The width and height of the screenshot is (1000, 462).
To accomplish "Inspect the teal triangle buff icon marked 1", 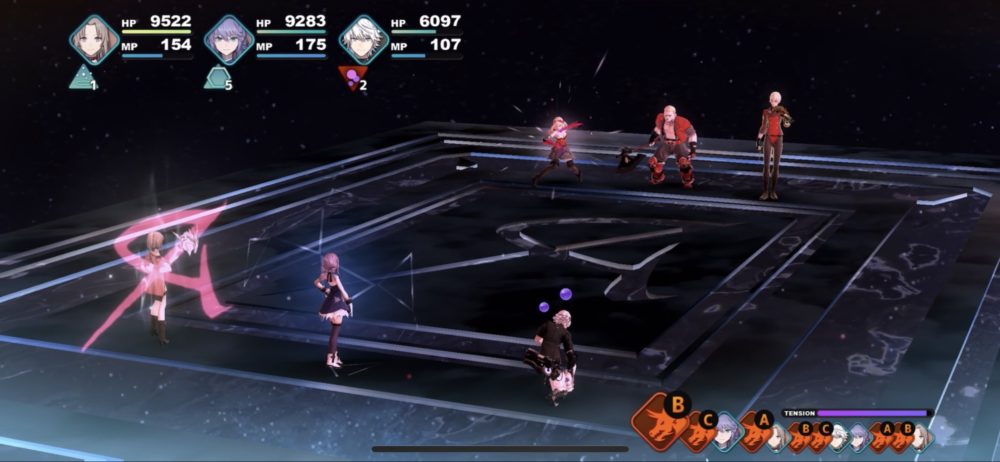I will pyautogui.click(x=82, y=77).
